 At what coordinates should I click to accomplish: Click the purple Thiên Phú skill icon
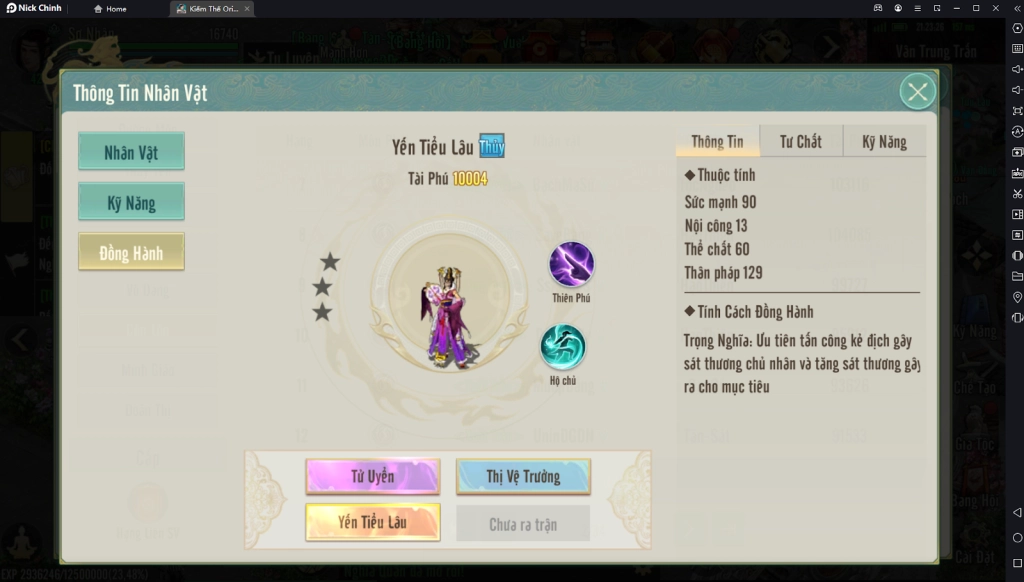pos(571,265)
